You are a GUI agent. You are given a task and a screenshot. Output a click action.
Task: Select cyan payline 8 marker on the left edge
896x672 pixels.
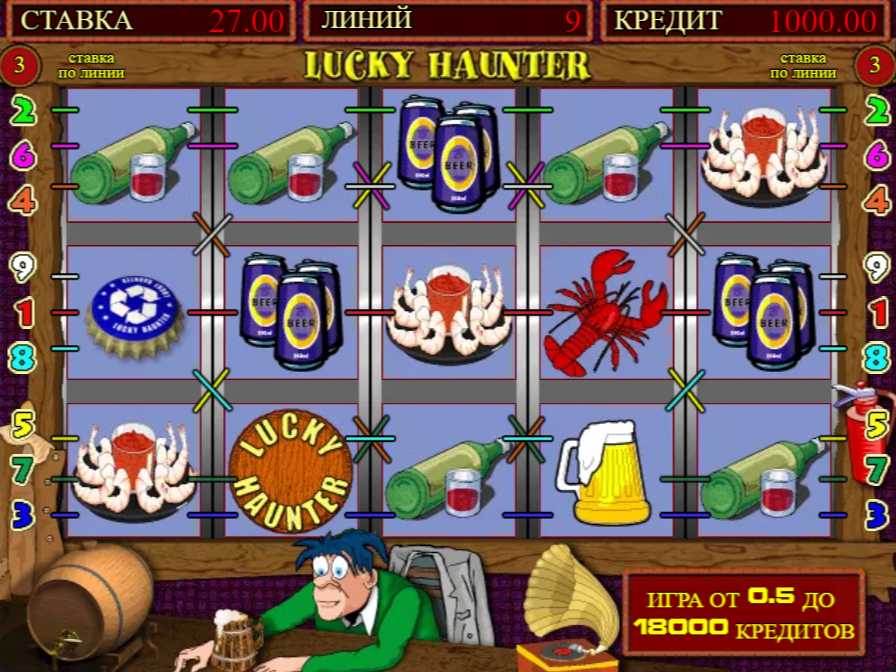[22, 357]
